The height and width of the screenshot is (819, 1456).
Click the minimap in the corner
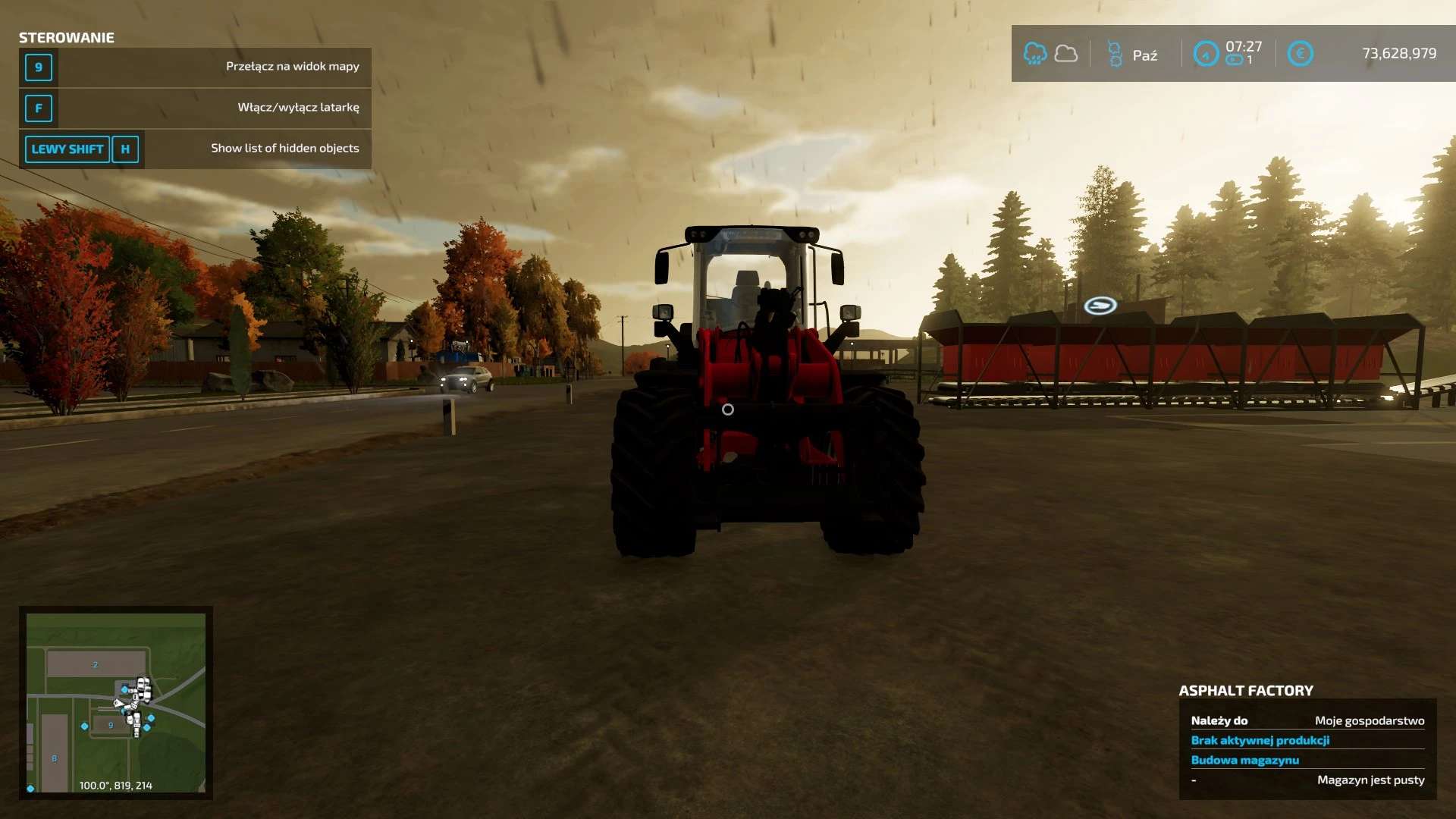pyautogui.click(x=116, y=702)
